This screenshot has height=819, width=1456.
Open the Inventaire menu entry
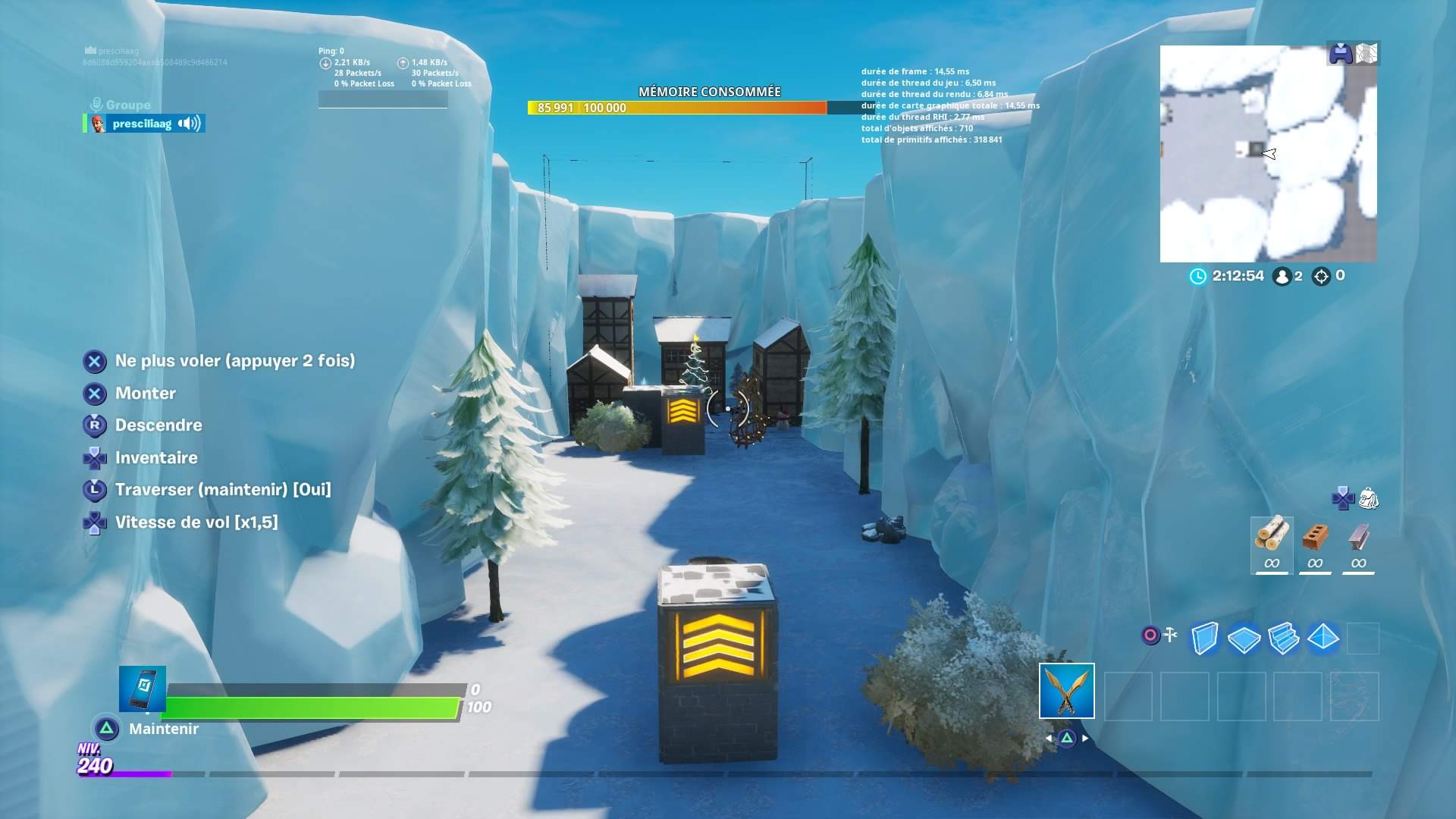click(155, 457)
